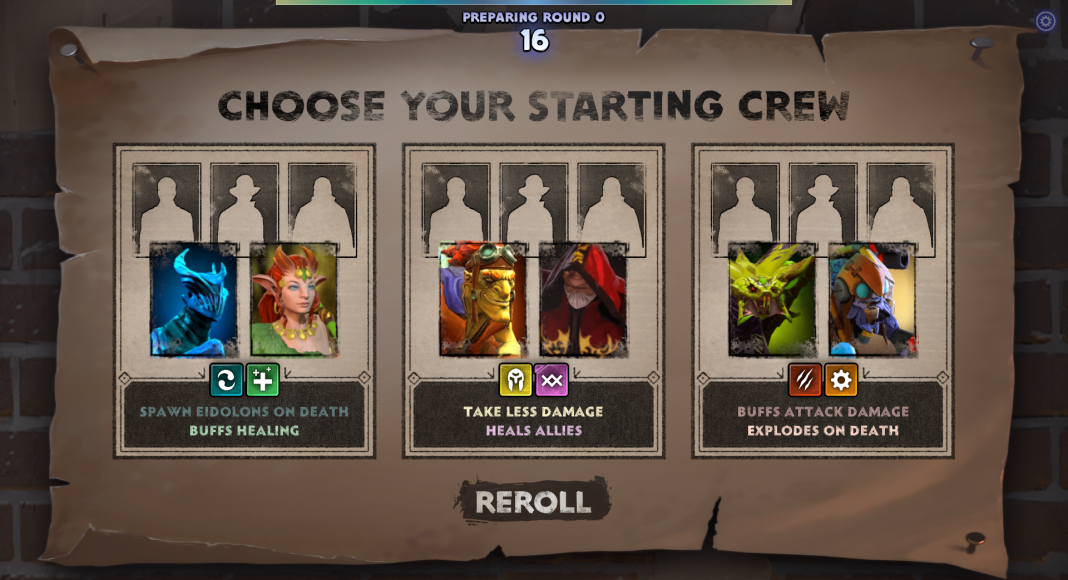The width and height of the screenshot is (1068, 580).
Task: Click the orange gear alliance icon
Action: 841,380
